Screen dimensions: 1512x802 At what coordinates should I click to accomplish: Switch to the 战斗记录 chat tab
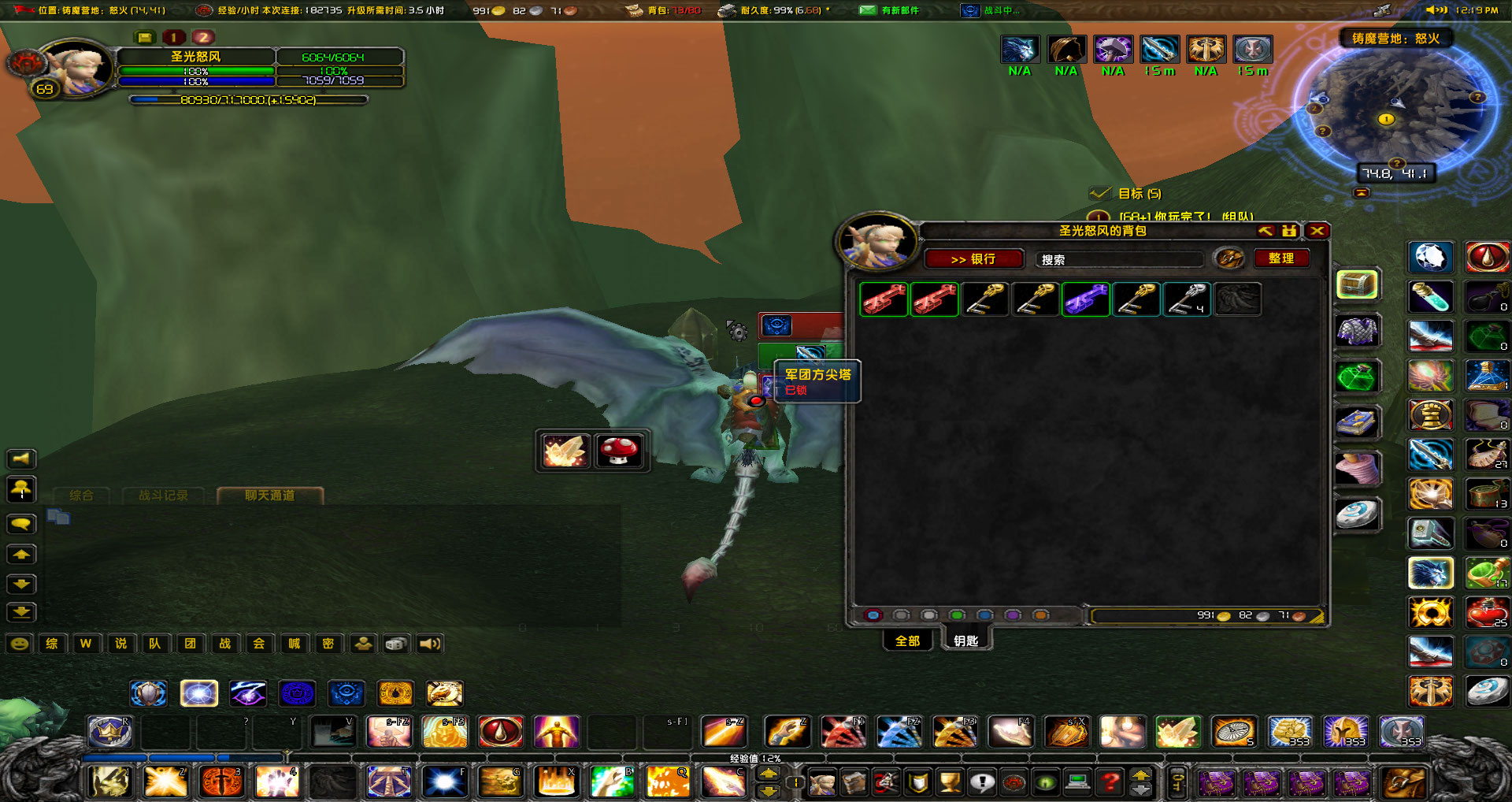pyautogui.click(x=163, y=496)
